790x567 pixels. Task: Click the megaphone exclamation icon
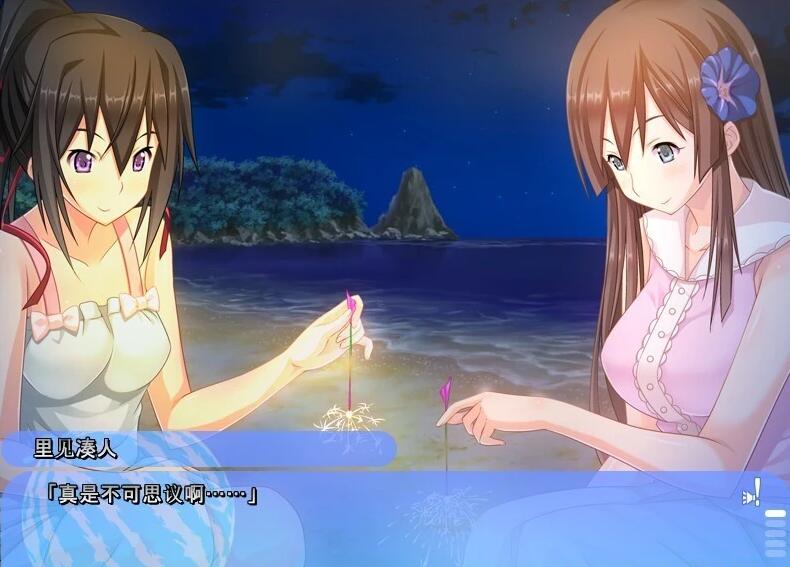752,492
